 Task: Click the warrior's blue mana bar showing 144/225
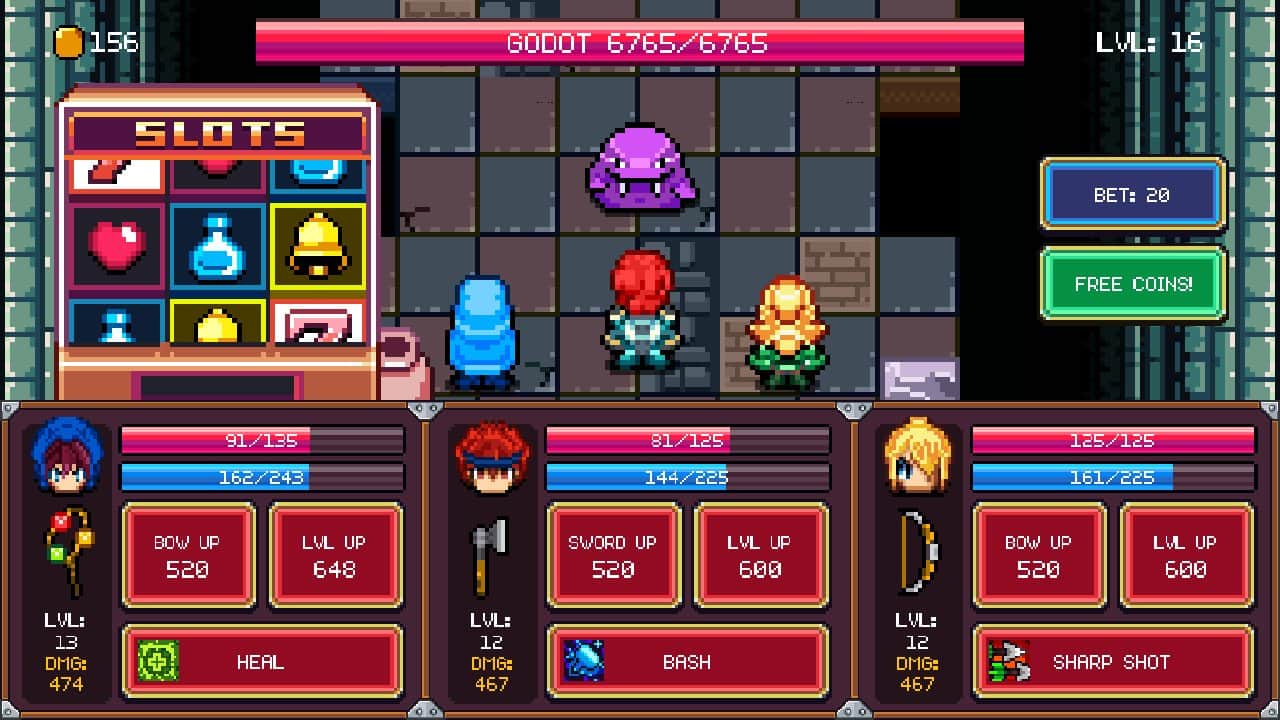coord(687,478)
